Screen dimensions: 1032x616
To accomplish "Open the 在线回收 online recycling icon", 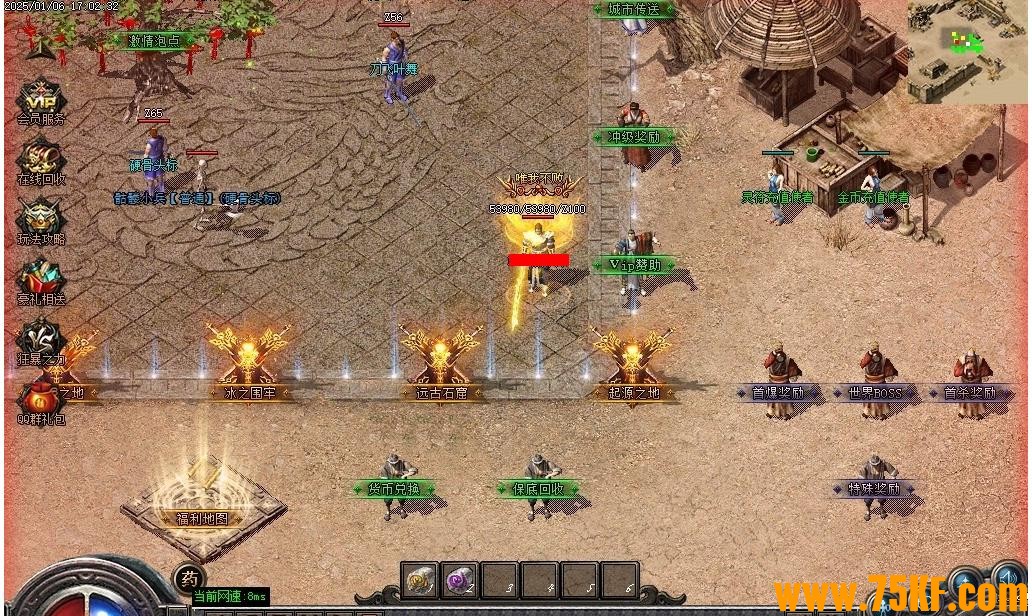I will pos(41,160).
